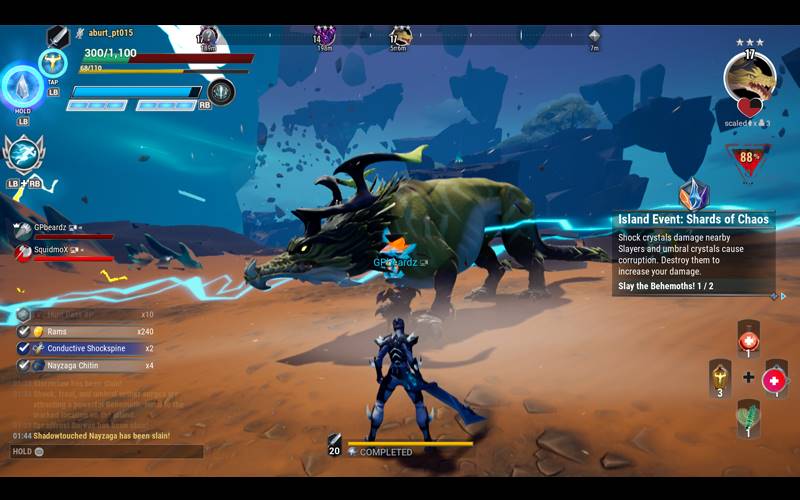
Task: Use the golden helmet consumable slot
Action: pos(720,377)
